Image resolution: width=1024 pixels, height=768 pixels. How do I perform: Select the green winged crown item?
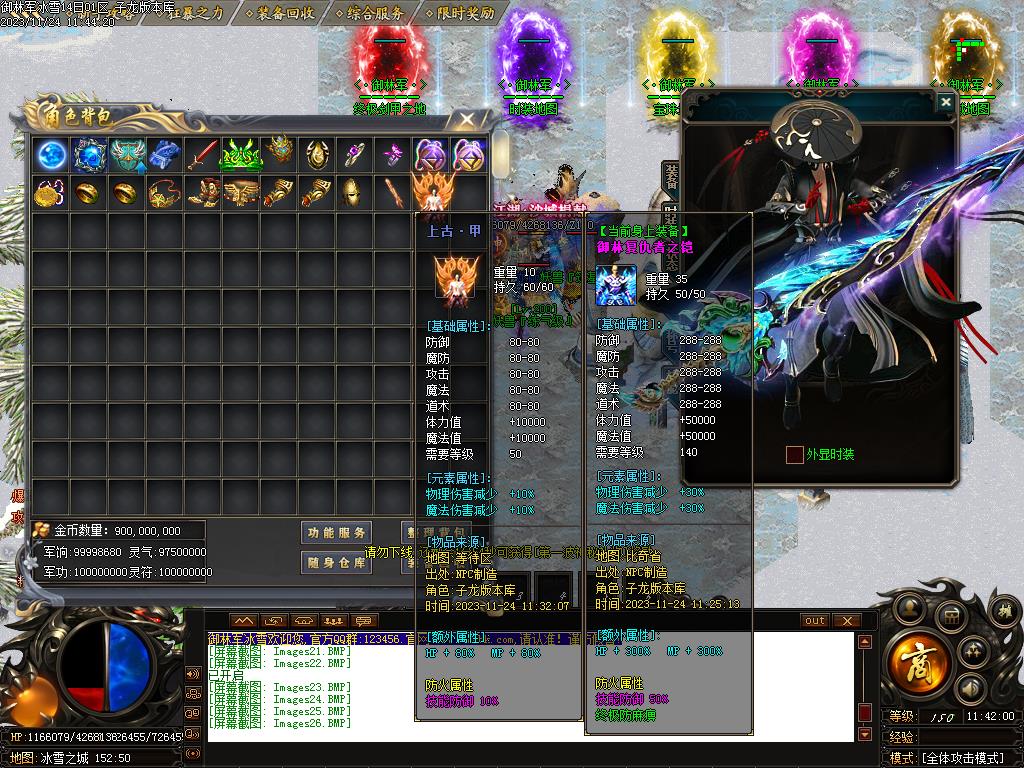(x=241, y=155)
